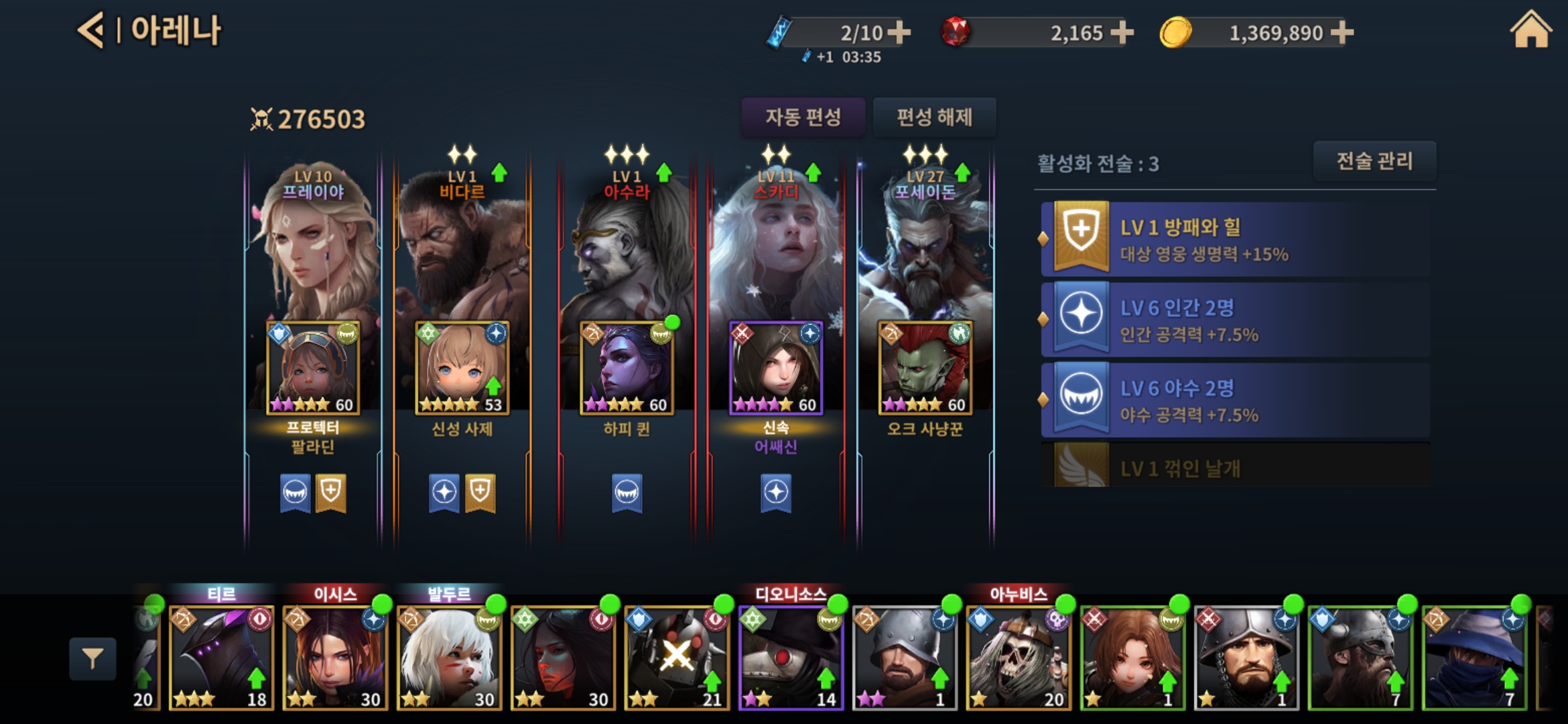Screen dimensions: 1568x724
Task: Select the 방패와 힐 tactic row
Action: (x=1235, y=239)
